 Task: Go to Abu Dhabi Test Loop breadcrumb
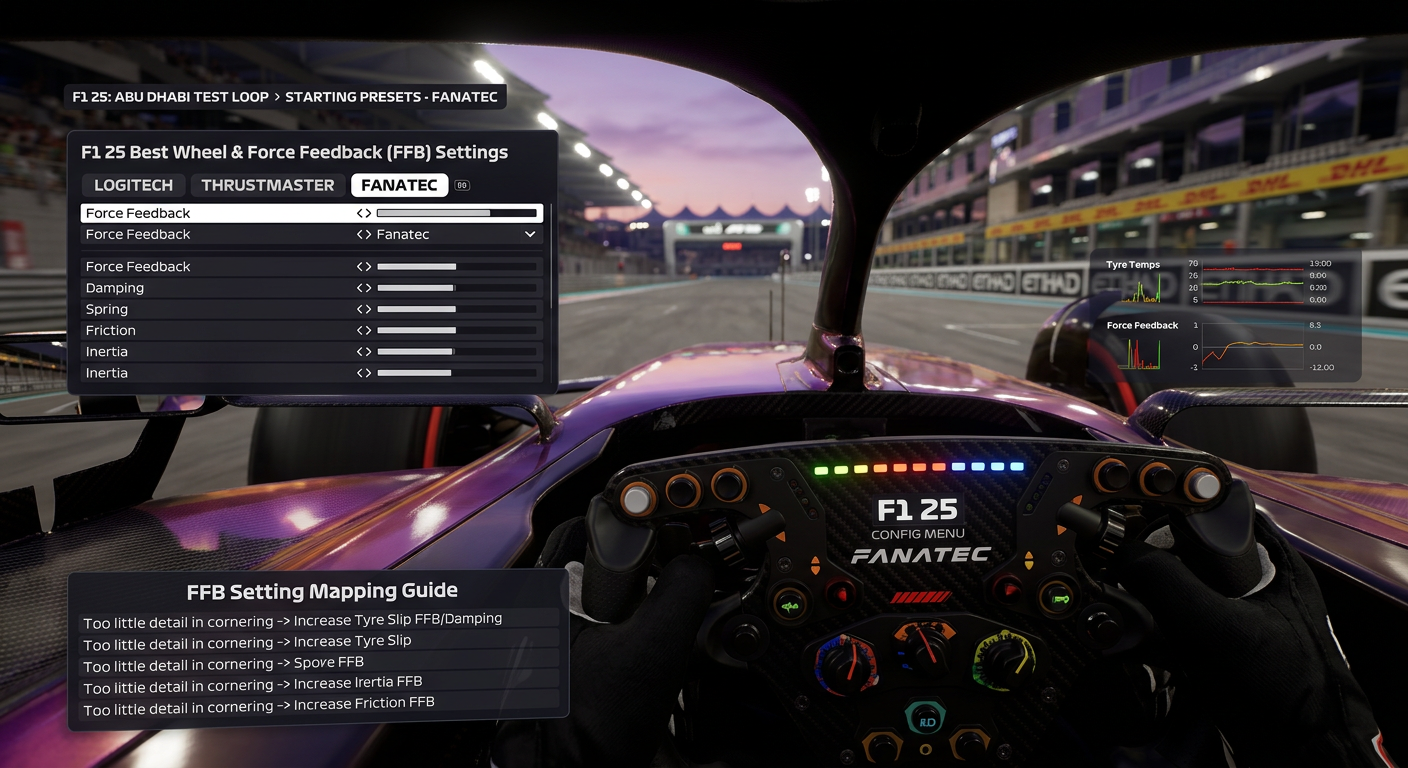(x=171, y=97)
